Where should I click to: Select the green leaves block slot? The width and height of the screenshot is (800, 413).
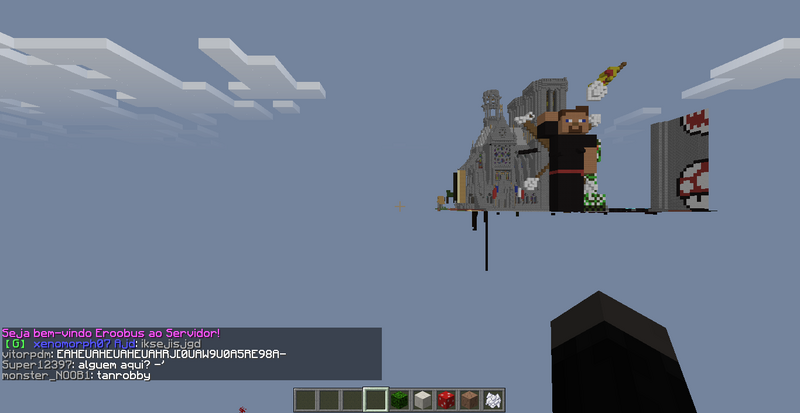pos(399,400)
